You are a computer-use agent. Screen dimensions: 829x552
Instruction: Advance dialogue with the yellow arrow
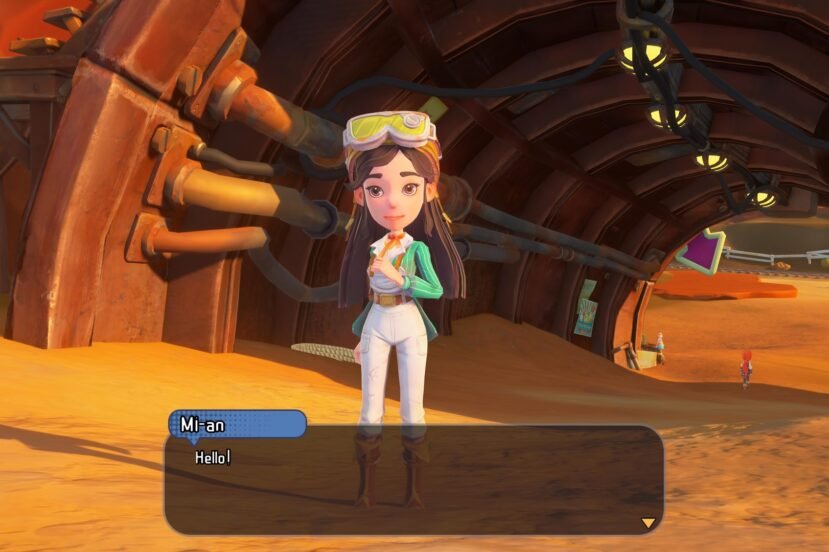point(648,522)
